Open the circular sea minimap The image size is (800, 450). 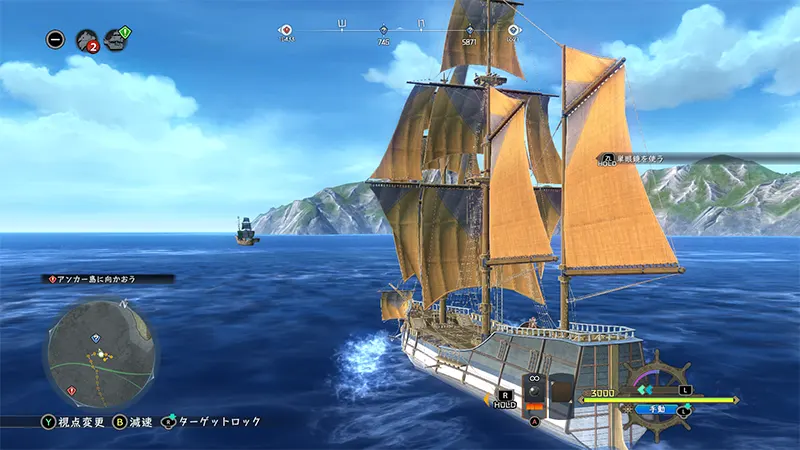click(101, 353)
